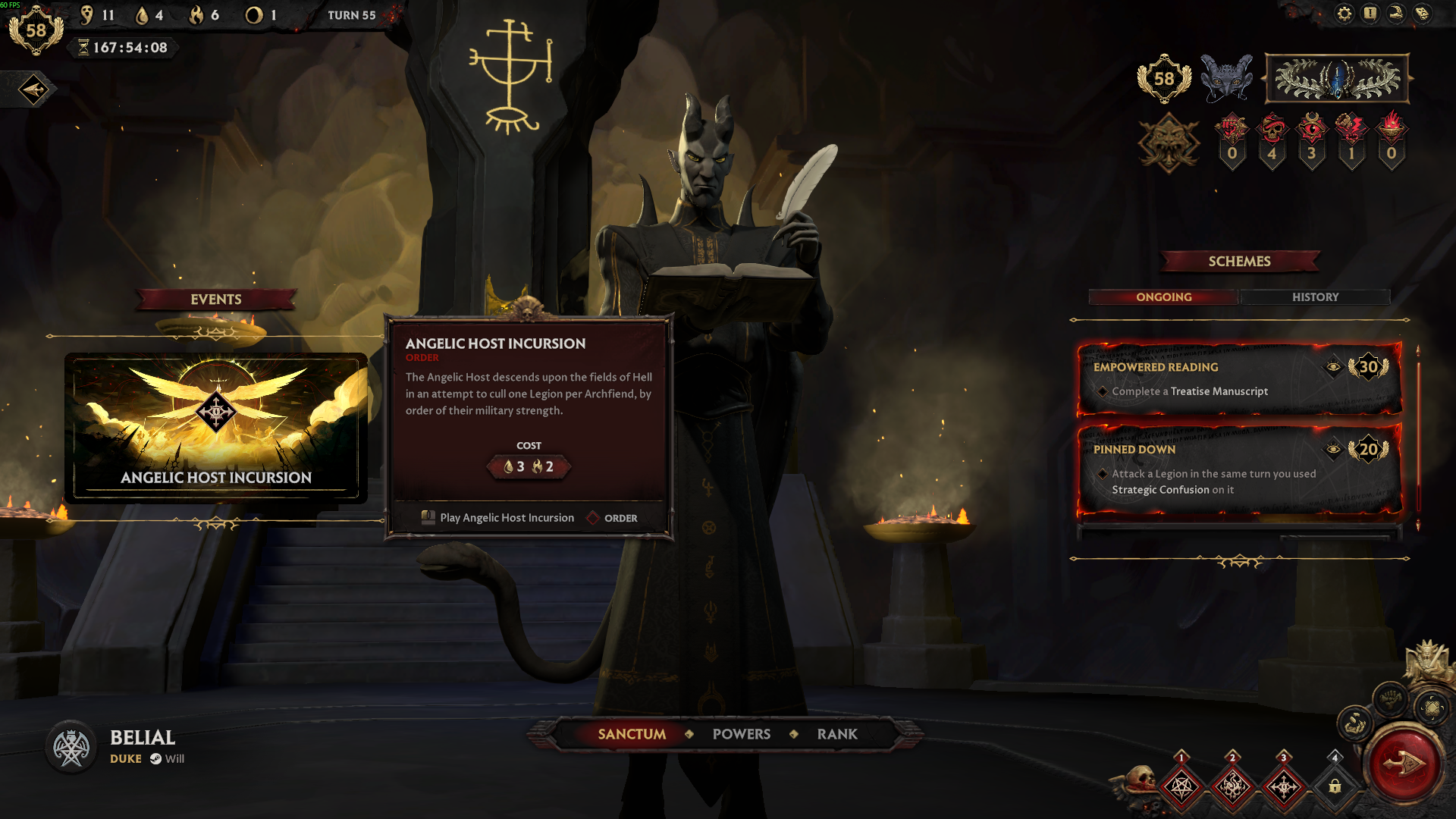
Task: Select order slot 2 flaming skull icon
Action: pos(1232,787)
